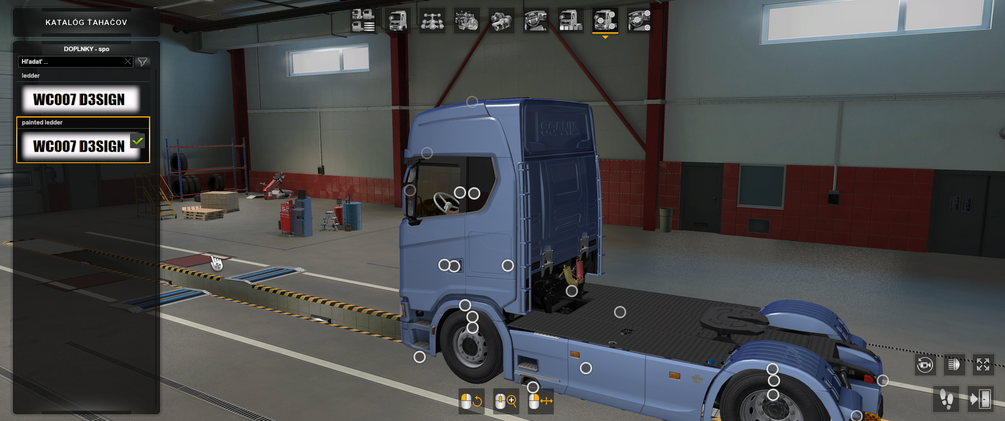Toggle the fullscreen view icon
Image resolution: width=1005 pixels, height=421 pixels.
point(983,365)
